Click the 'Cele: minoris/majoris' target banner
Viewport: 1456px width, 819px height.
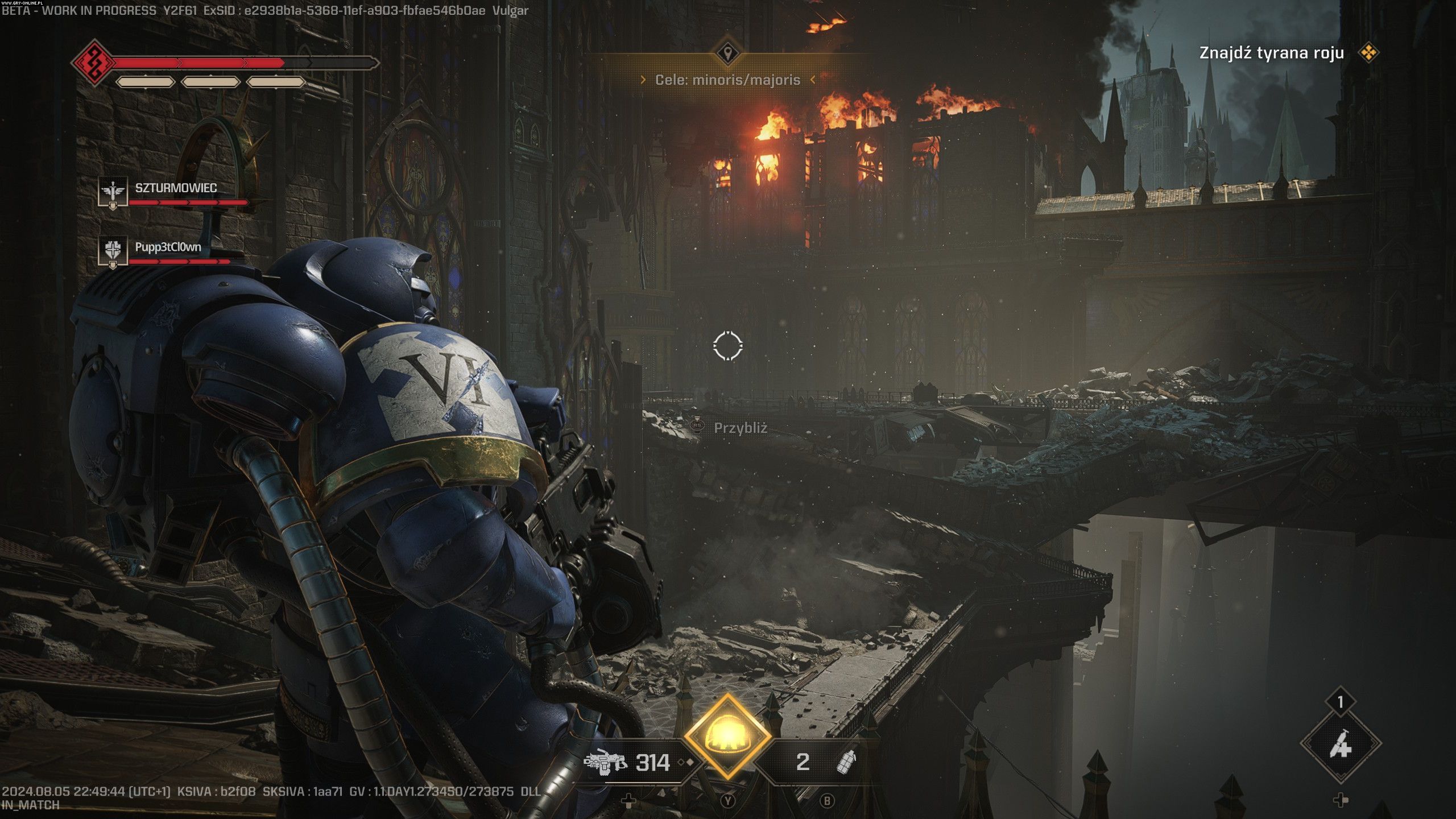(x=727, y=80)
